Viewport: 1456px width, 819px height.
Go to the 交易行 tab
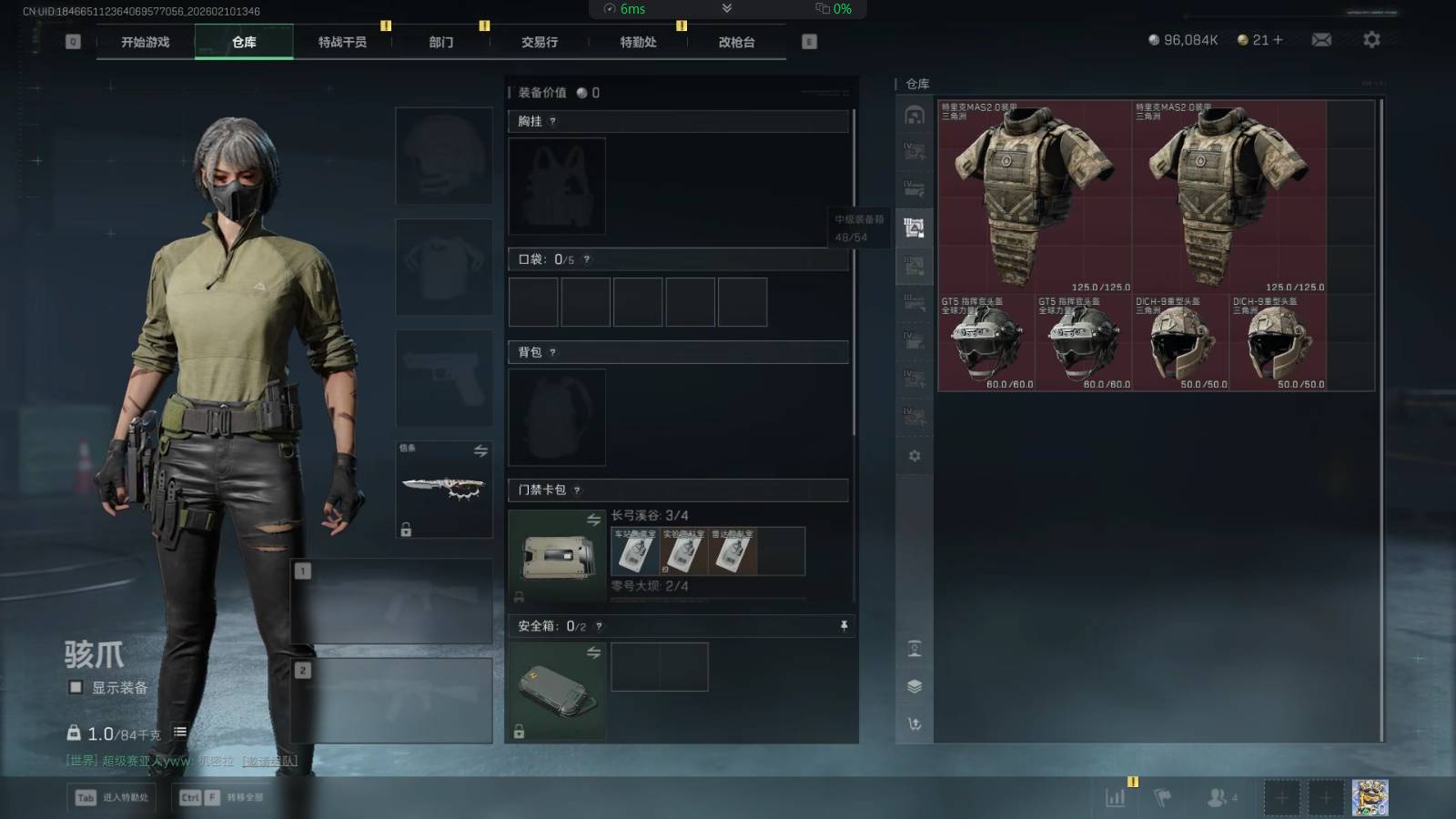point(540,42)
